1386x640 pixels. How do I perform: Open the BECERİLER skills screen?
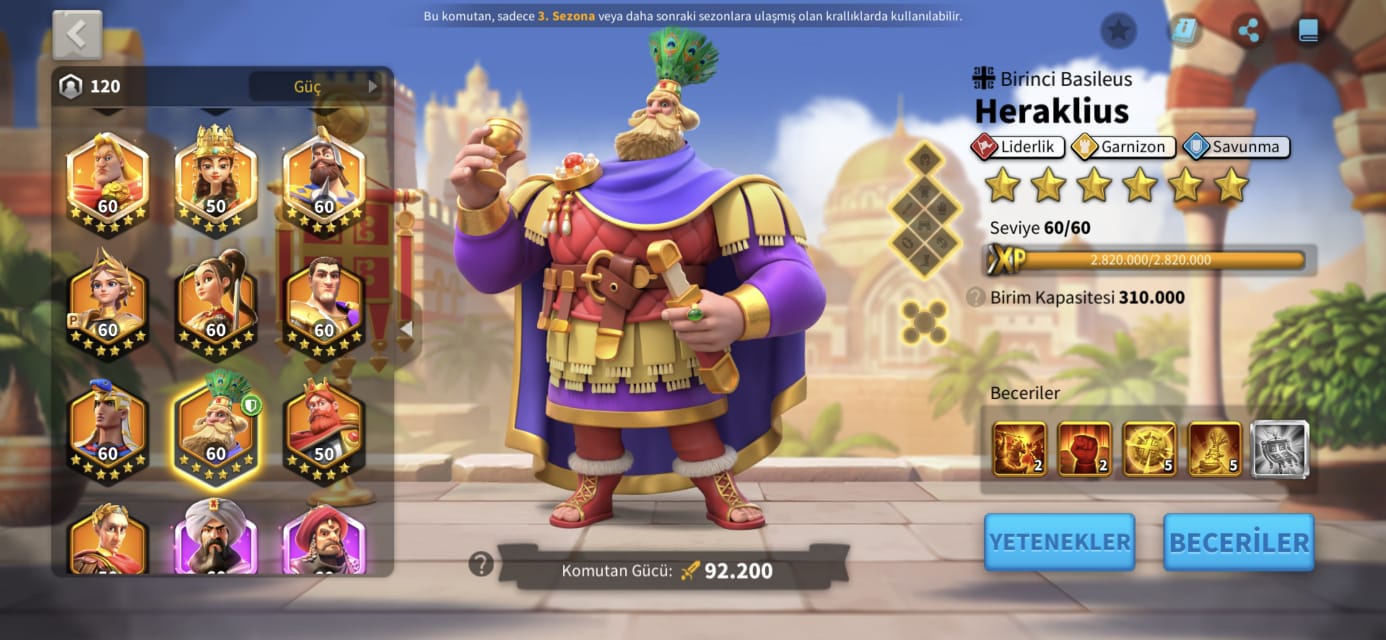[x=1238, y=542]
